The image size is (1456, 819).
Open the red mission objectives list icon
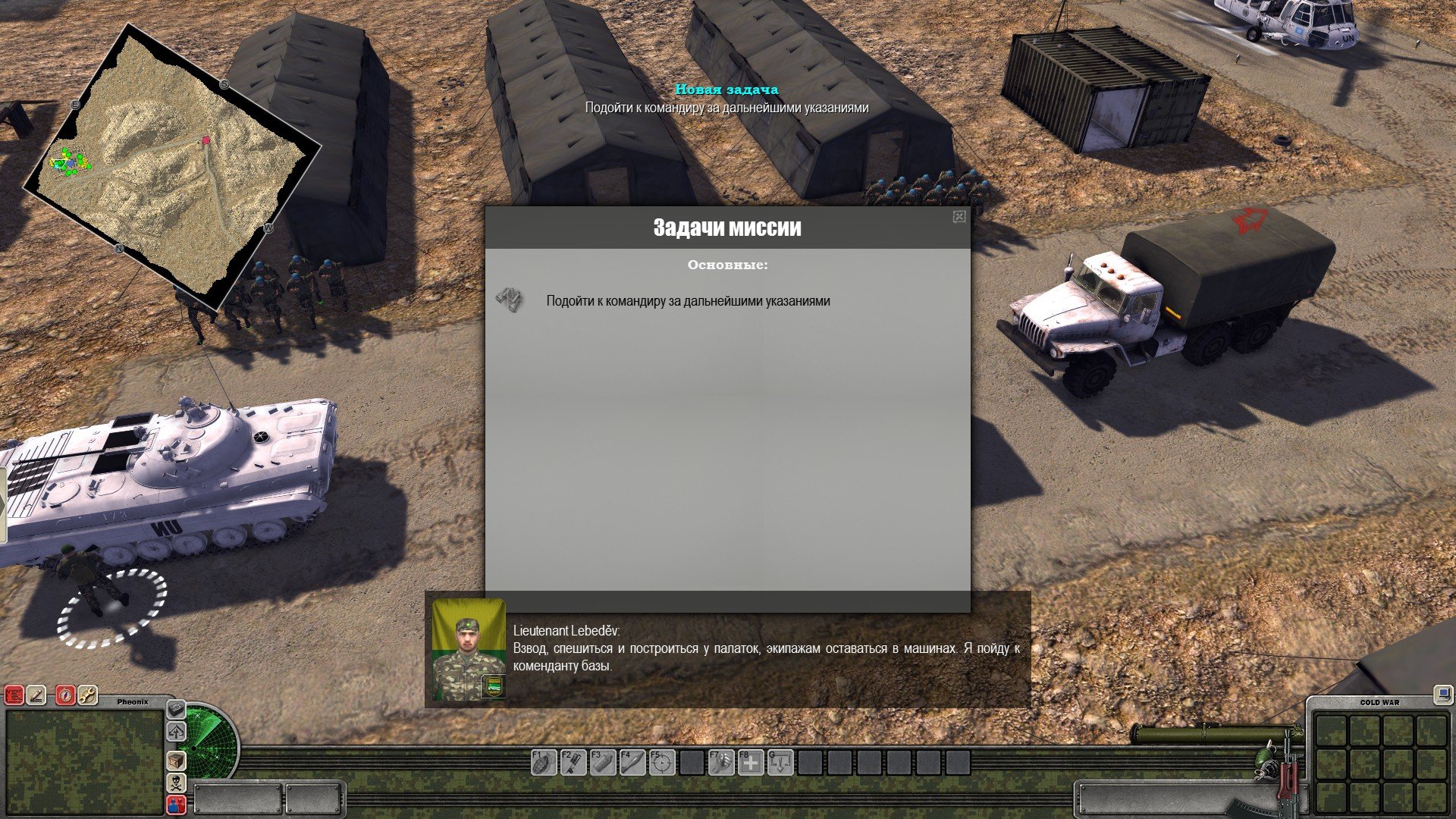tap(14, 695)
